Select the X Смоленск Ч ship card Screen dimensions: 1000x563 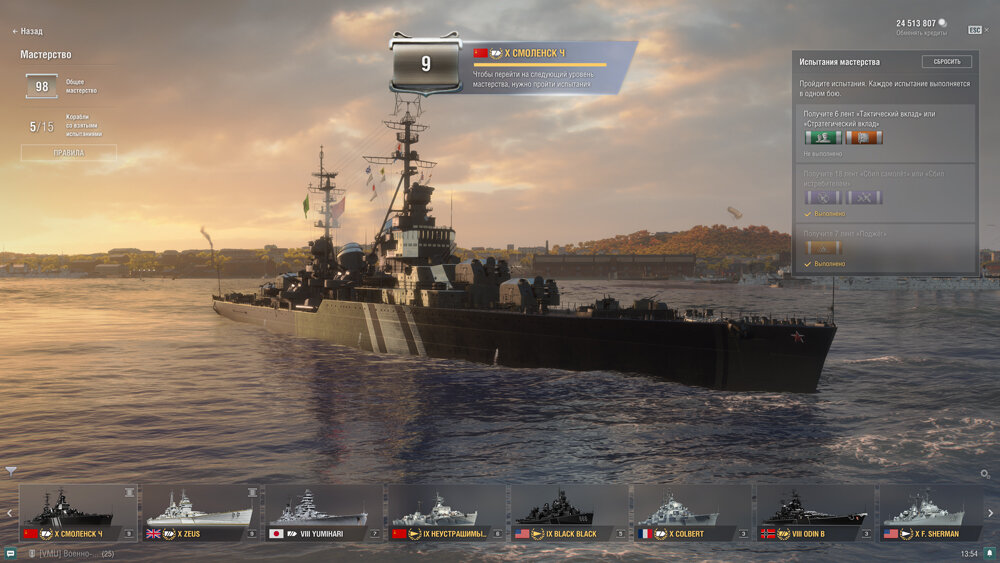tap(78, 513)
